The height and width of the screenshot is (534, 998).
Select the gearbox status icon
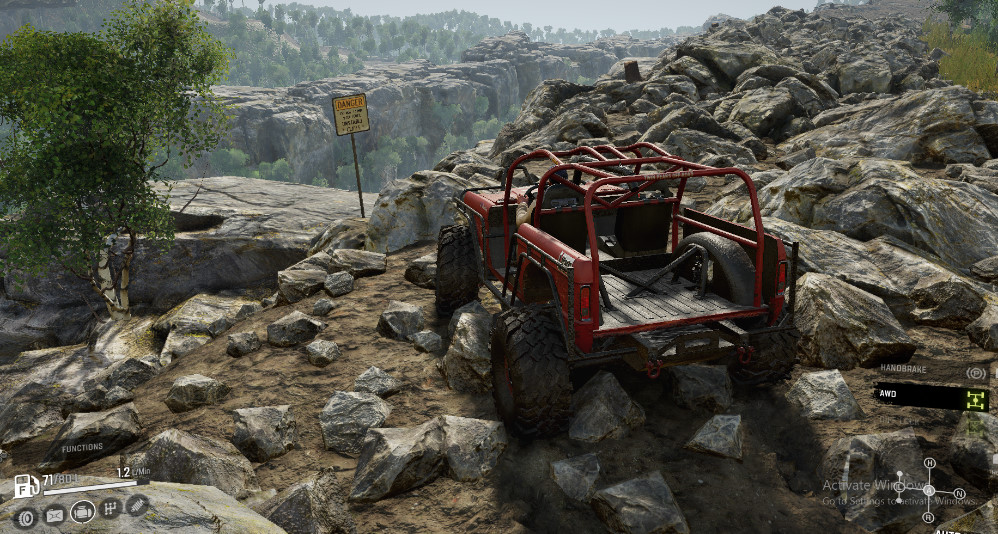[111, 507]
